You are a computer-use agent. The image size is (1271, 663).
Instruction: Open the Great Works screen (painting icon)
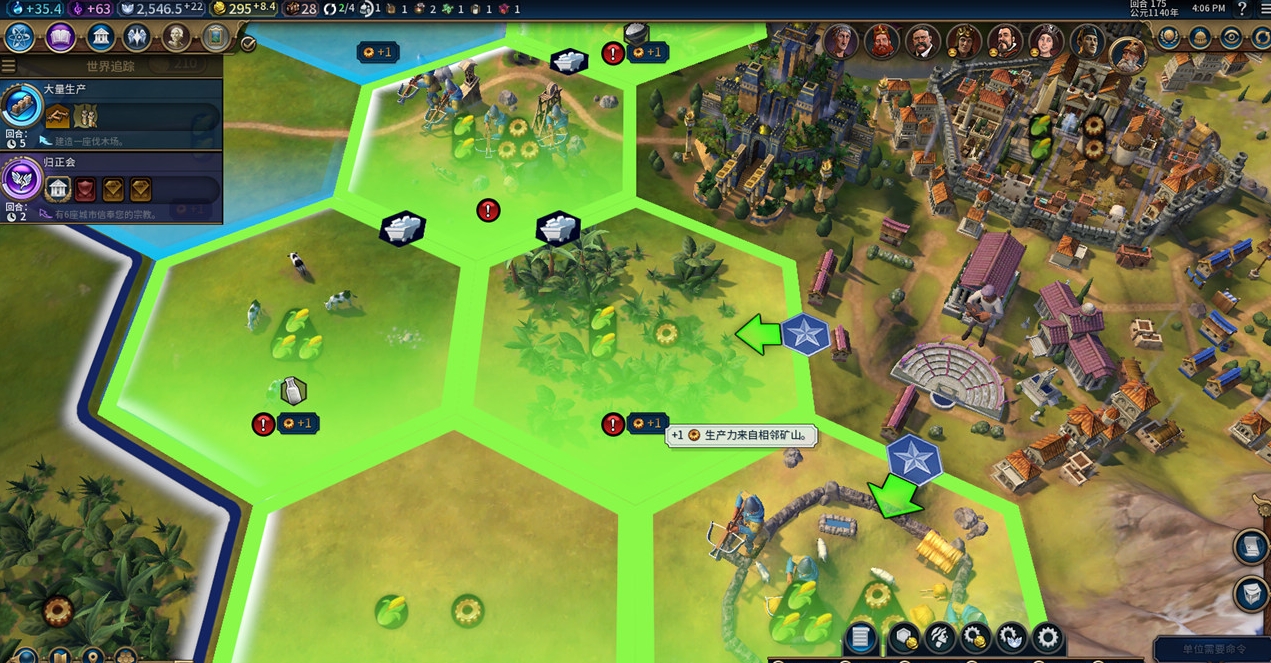click(215, 38)
